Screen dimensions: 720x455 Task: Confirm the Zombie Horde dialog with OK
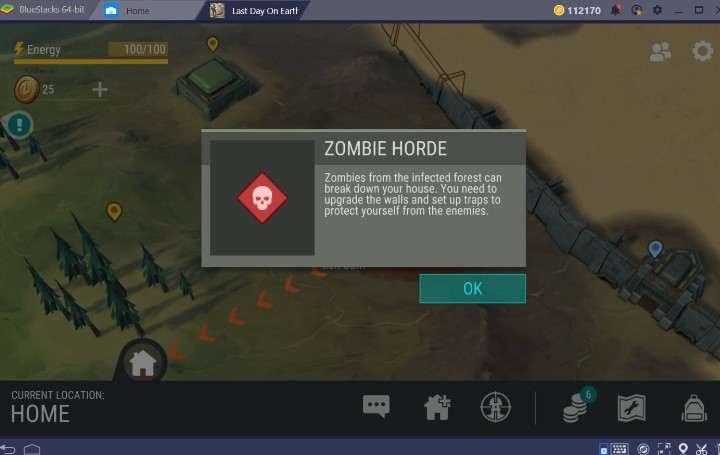pos(472,288)
